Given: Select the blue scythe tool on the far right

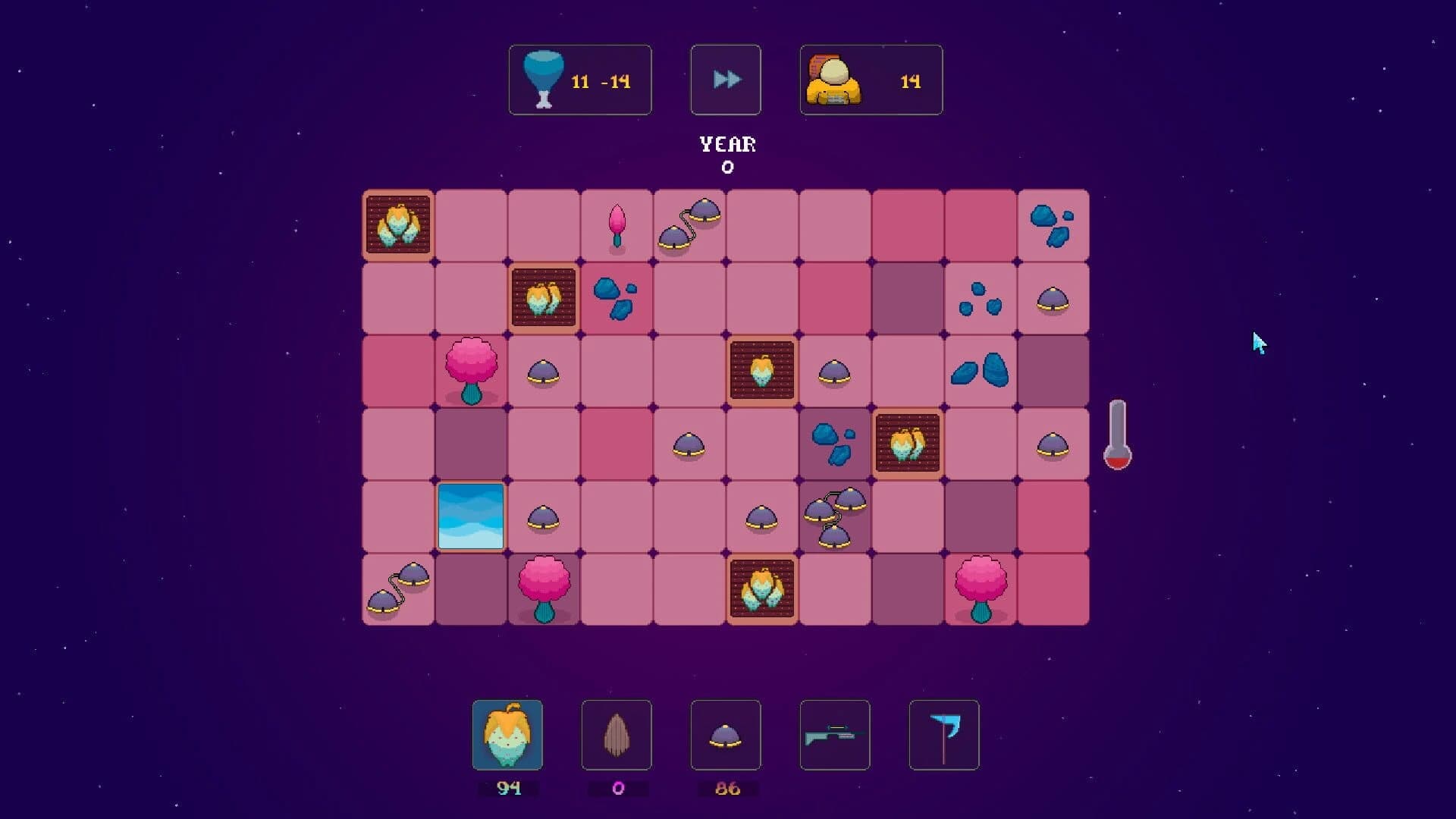Looking at the screenshot, I should (x=943, y=735).
